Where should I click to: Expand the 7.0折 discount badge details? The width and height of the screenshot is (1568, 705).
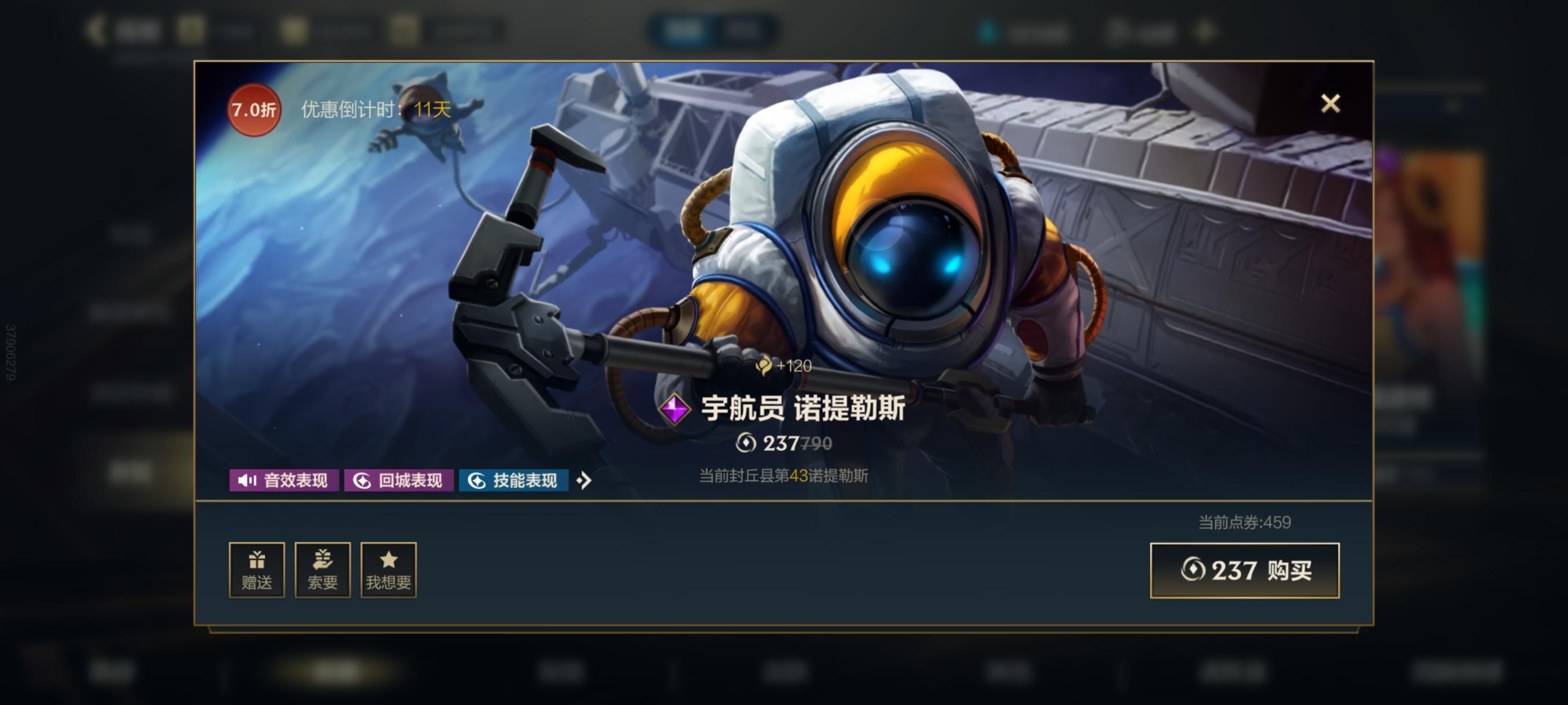tap(254, 109)
